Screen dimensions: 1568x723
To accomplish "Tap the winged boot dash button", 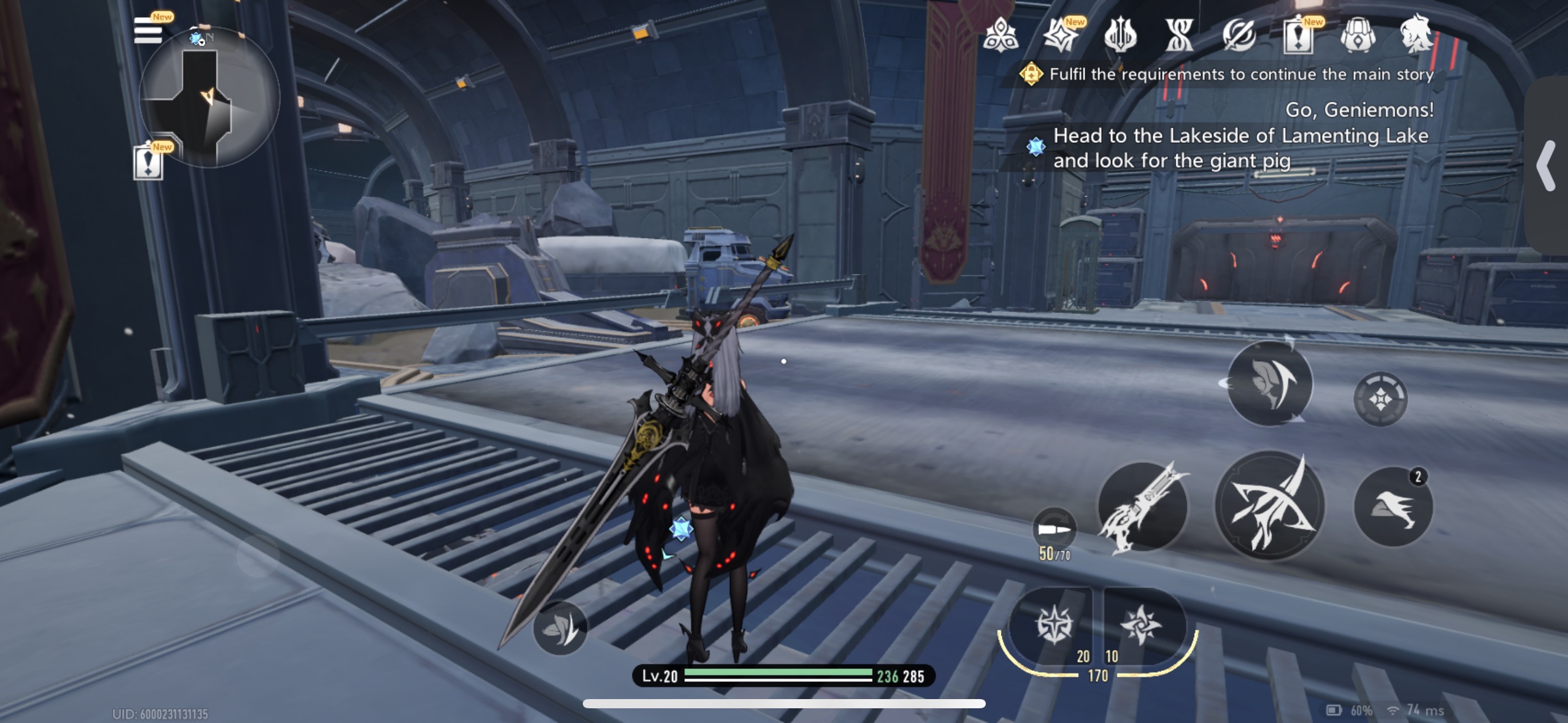I will tap(1393, 508).
